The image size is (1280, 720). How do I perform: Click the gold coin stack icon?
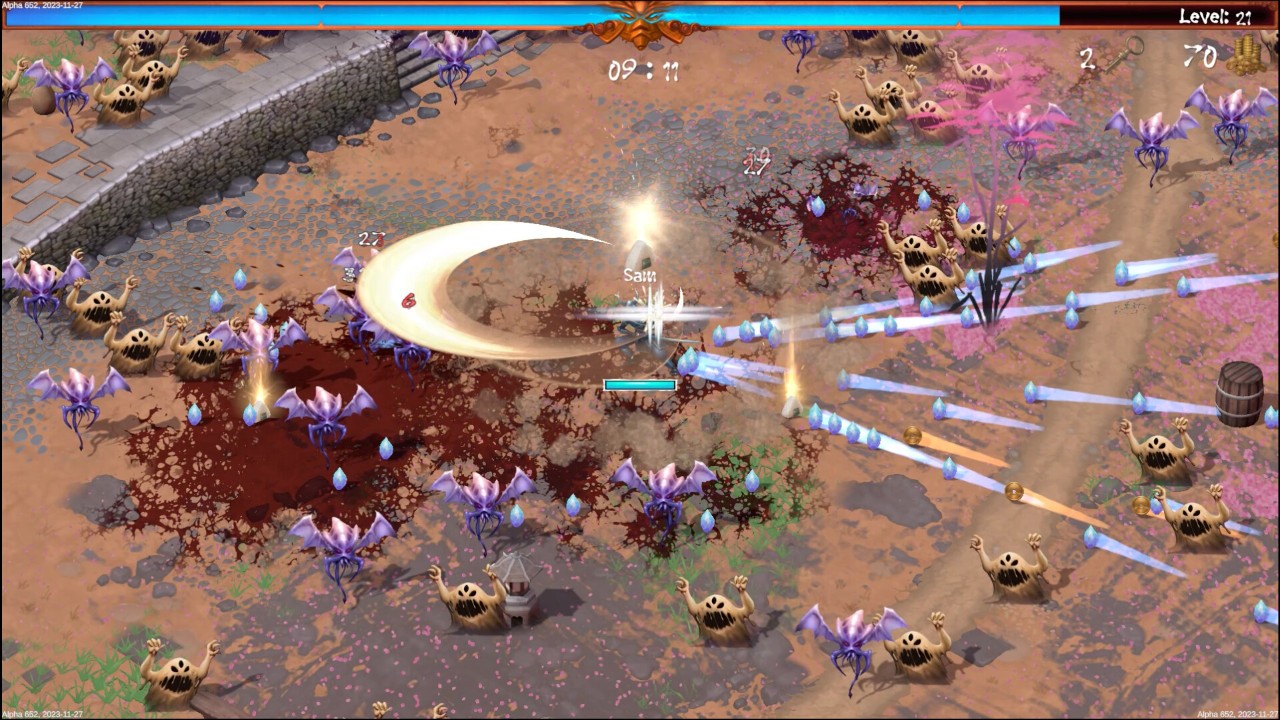point(1246,55)
